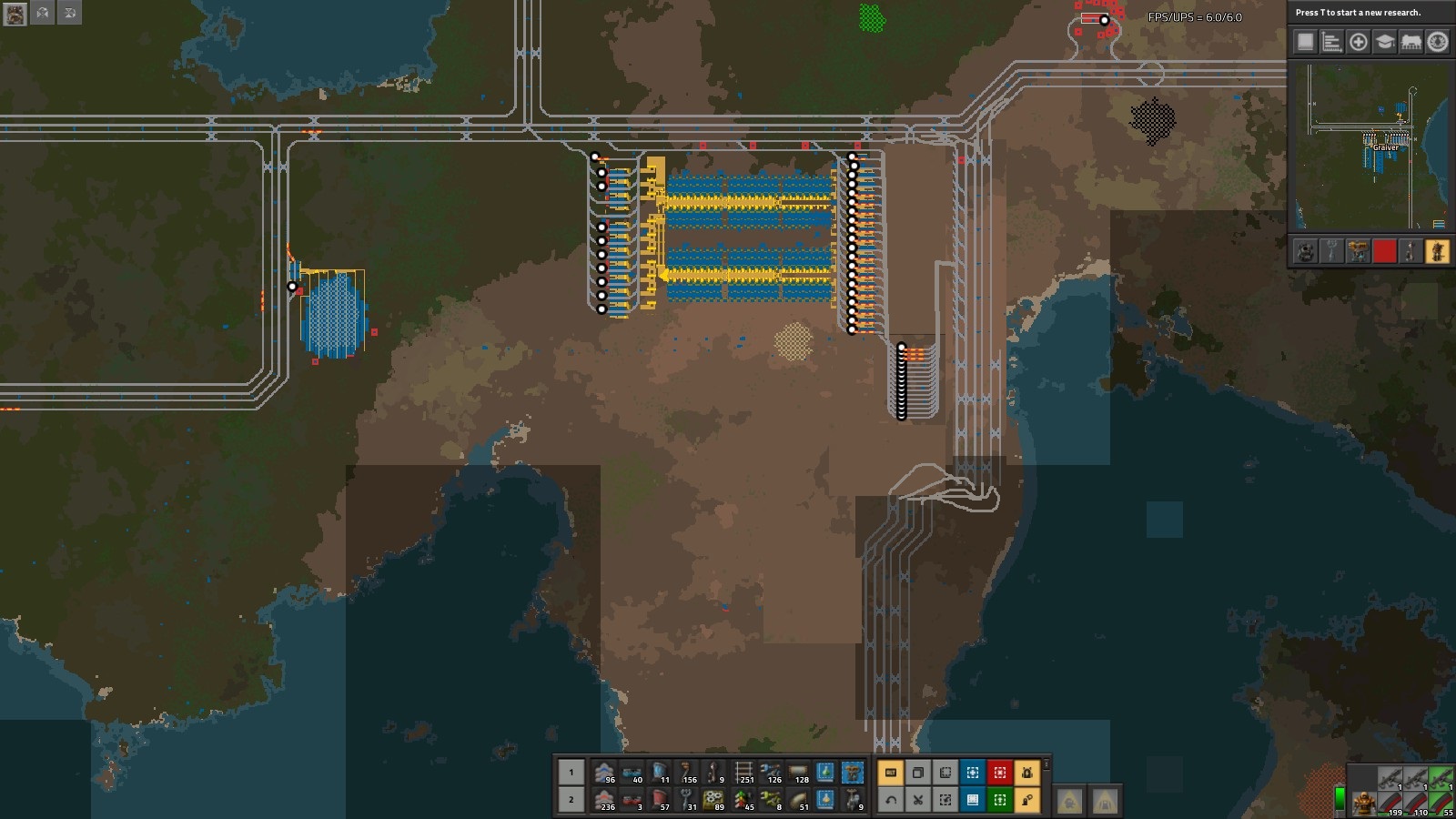Image resolution: width=1456 pixels, height=819 pixels.
Task: Select the rail slot showing 251
Action: (x=743, y=773)
